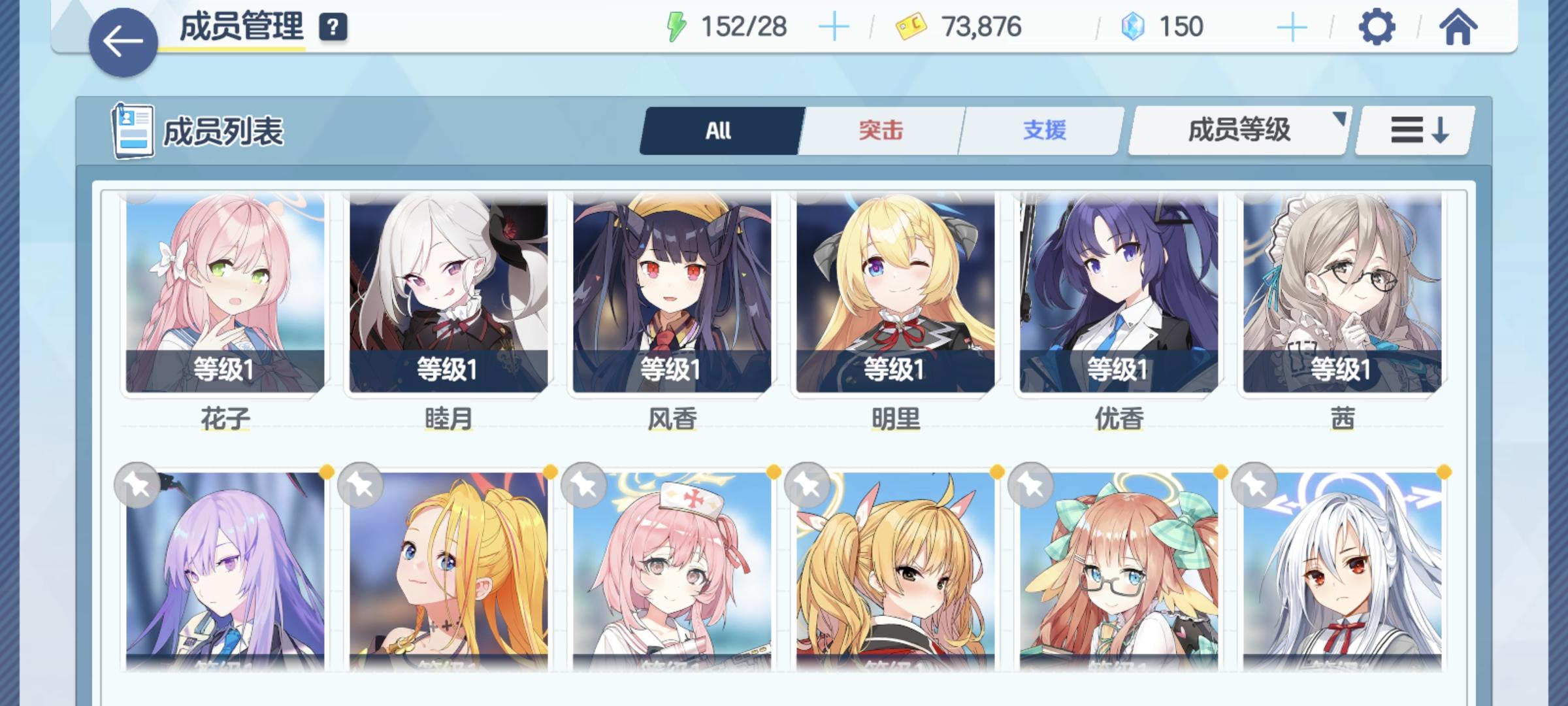This screenshot has height=706, width=1568.
Task: Open help with the question mark icon
Action: [335, 27]
